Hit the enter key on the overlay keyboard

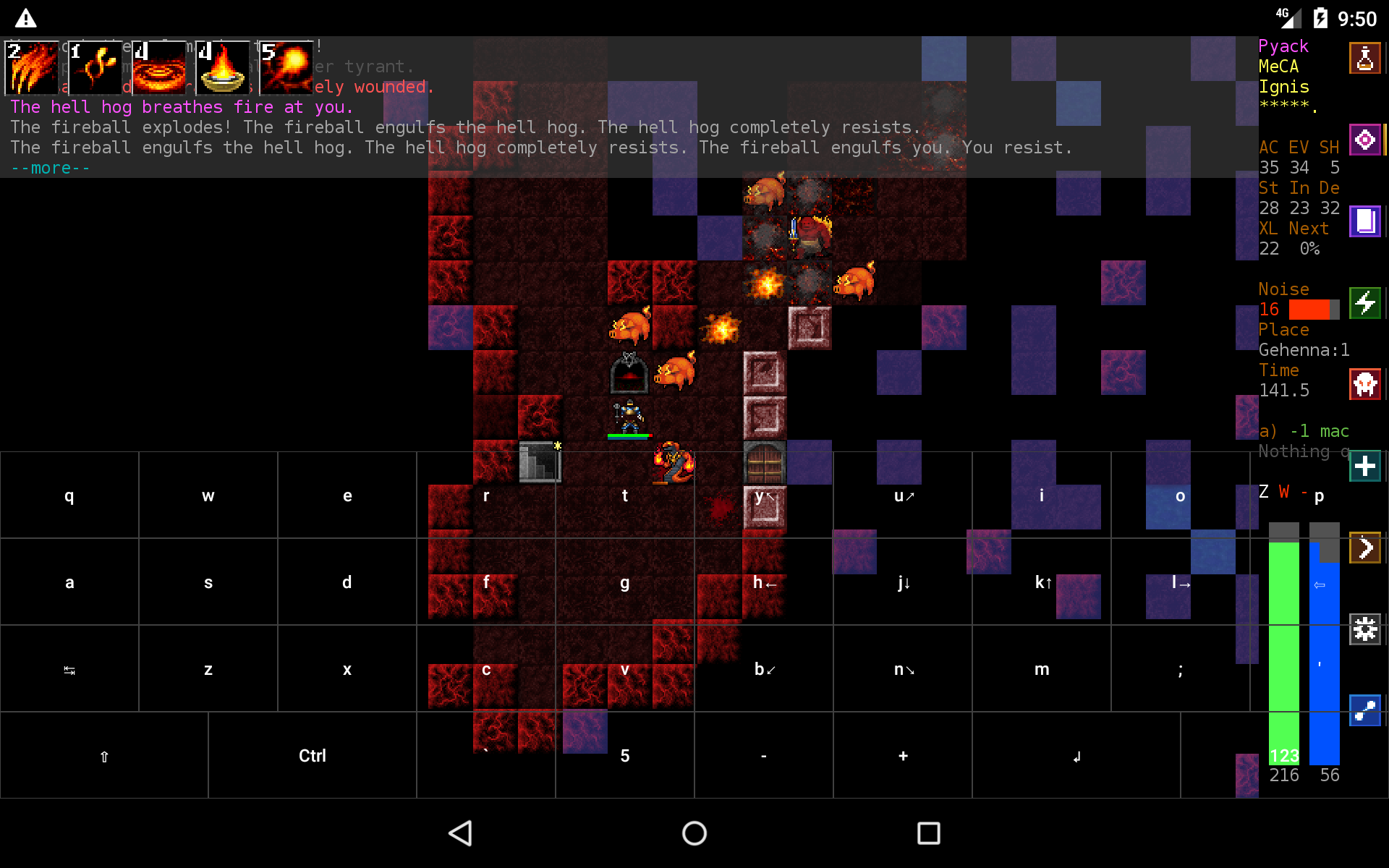(x=1076, y=756)
